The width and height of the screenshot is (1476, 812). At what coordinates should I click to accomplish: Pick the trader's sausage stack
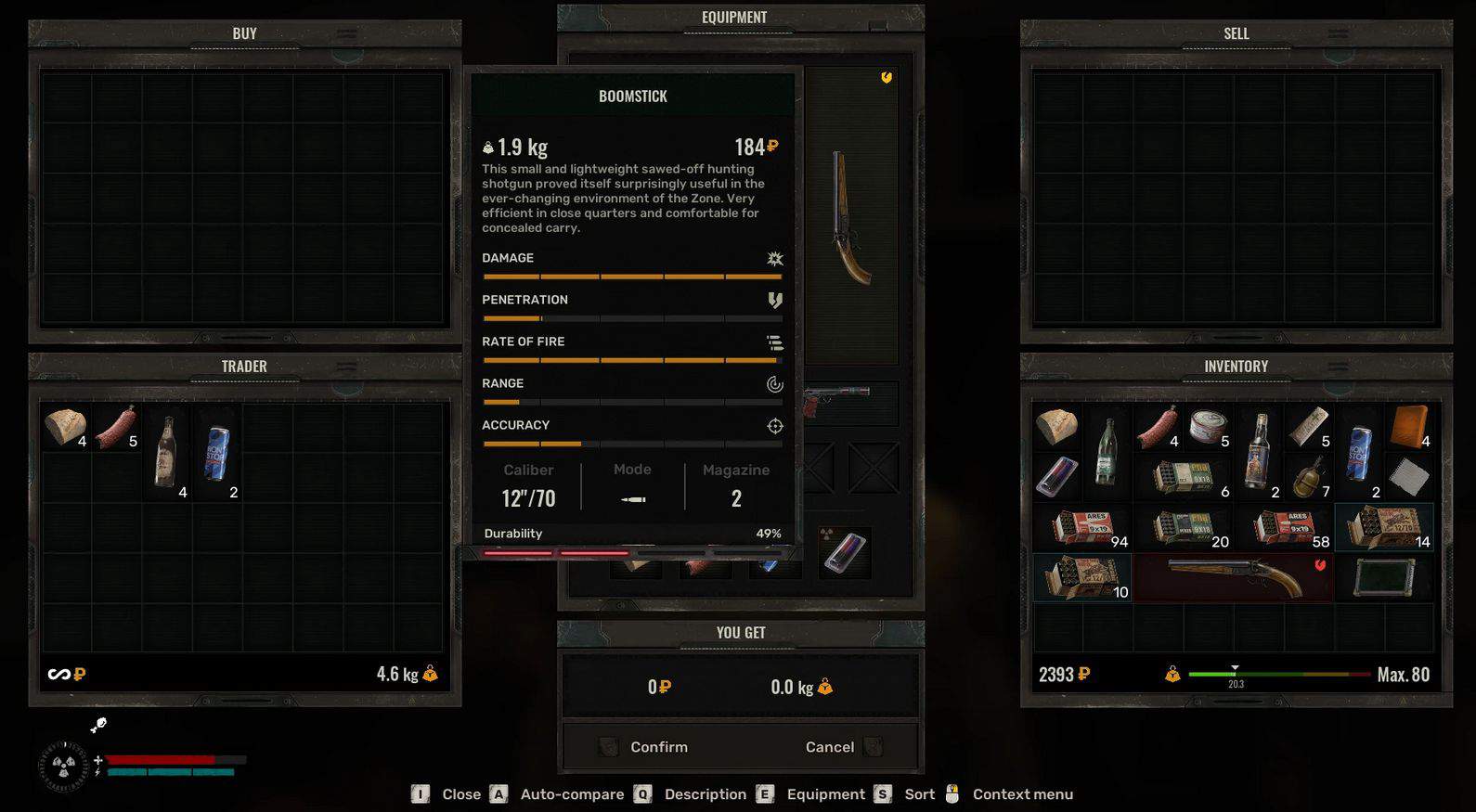[x=116, y=428]
